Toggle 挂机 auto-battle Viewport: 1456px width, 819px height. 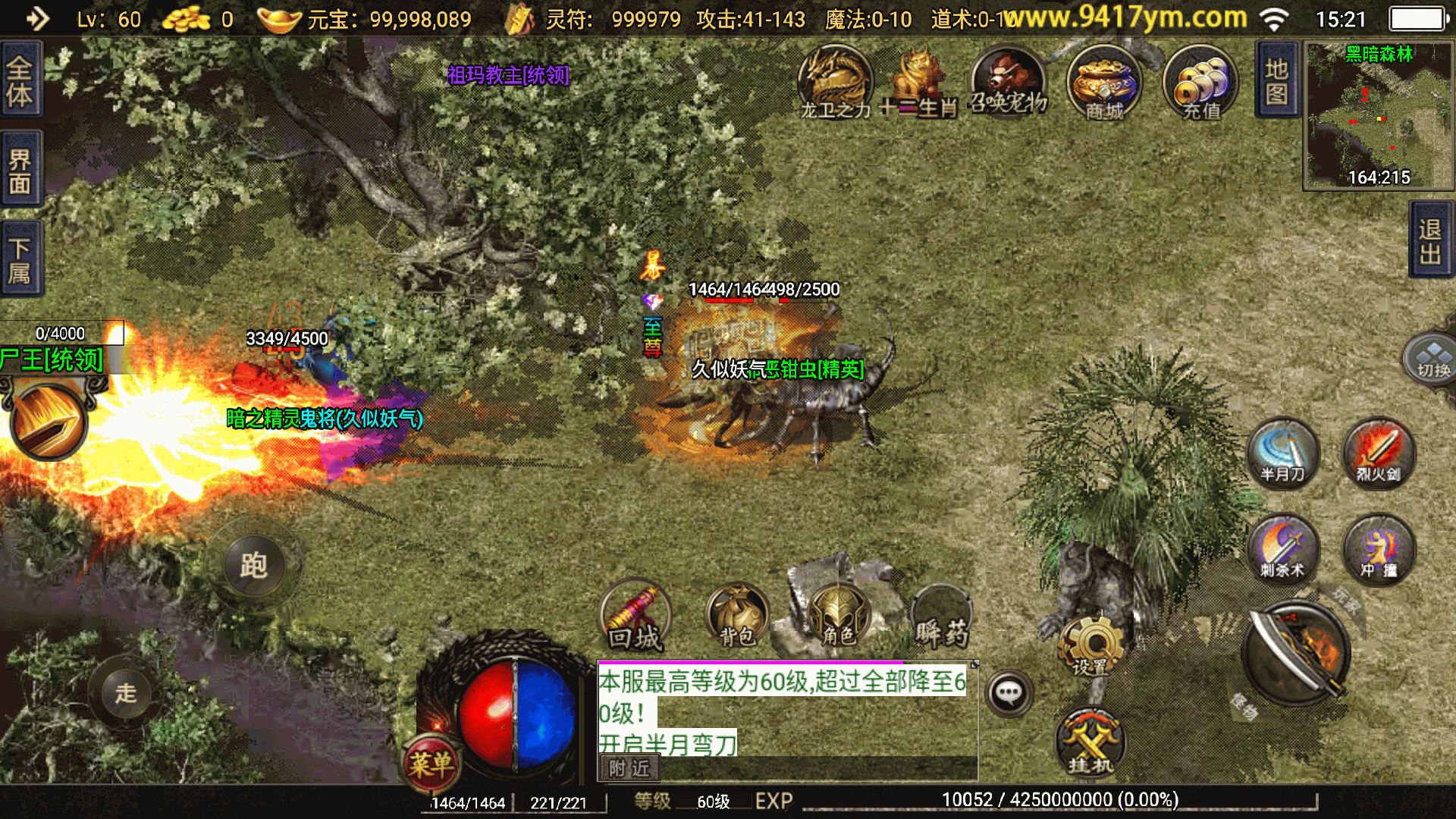coord(1090,743)
